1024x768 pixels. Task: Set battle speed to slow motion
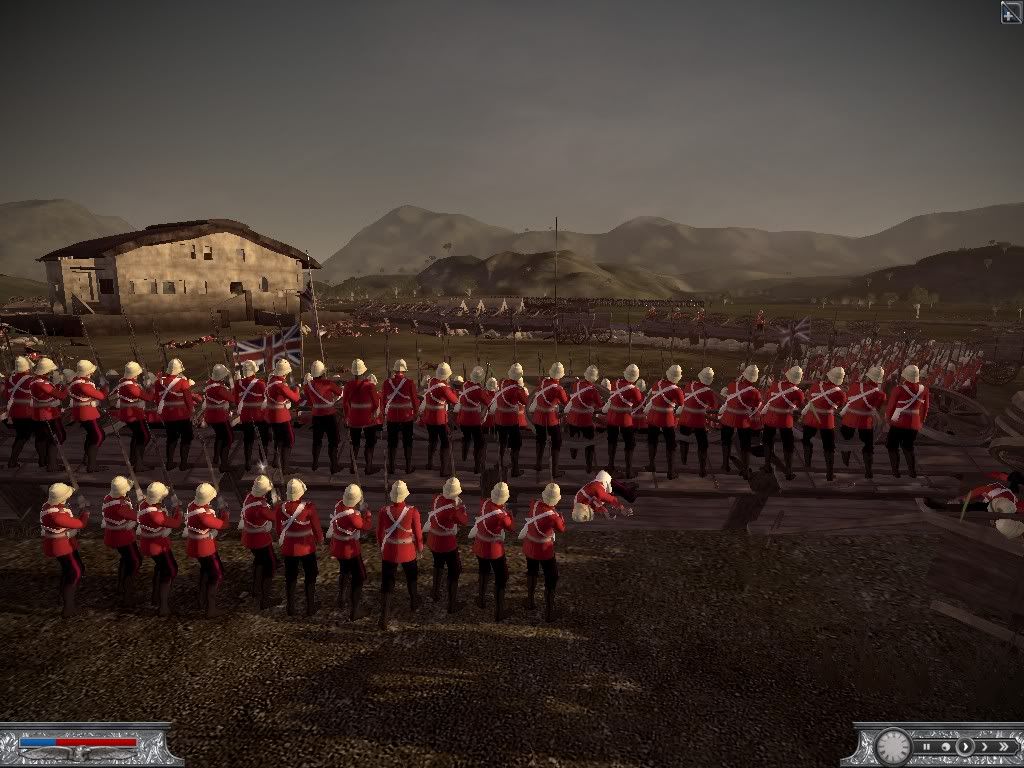[946, 747]
